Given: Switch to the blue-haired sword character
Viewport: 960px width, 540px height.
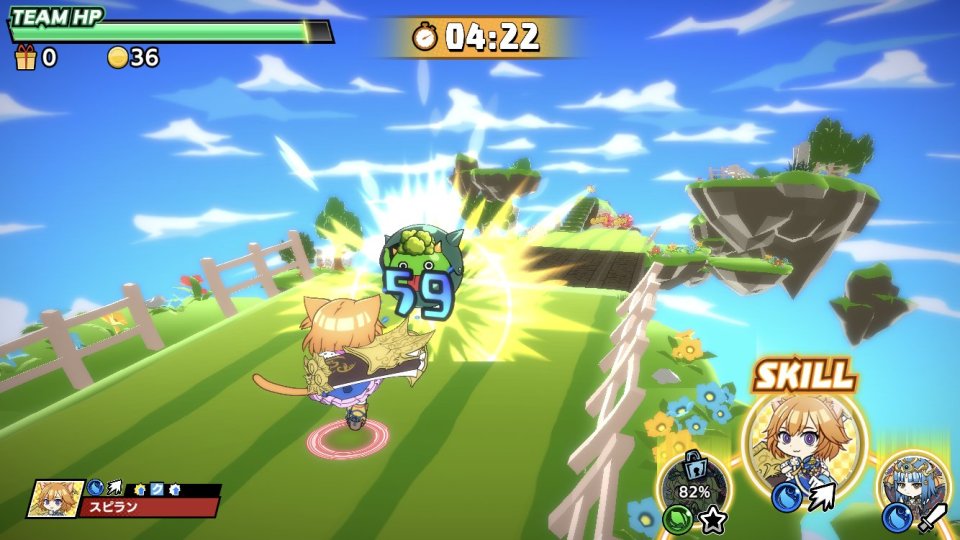Looking at the screenshot, I should (x=911, y=489).
